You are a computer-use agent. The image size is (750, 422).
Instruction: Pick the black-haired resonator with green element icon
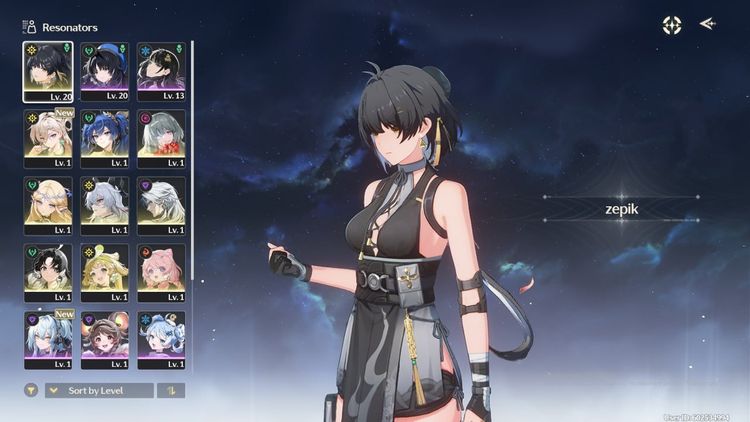[48, 272]
